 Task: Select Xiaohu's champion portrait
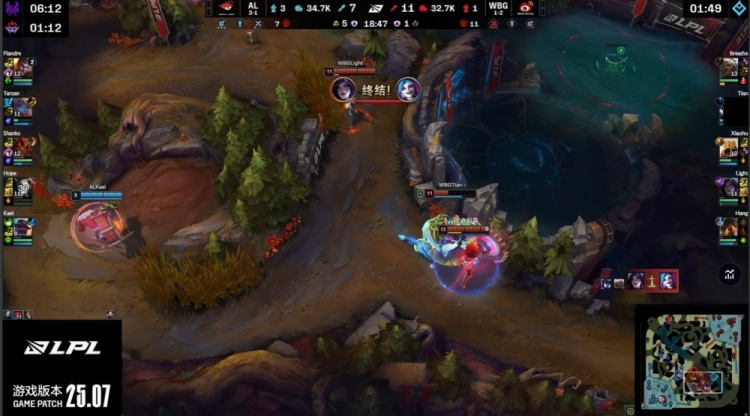click(x=727, y=149)
